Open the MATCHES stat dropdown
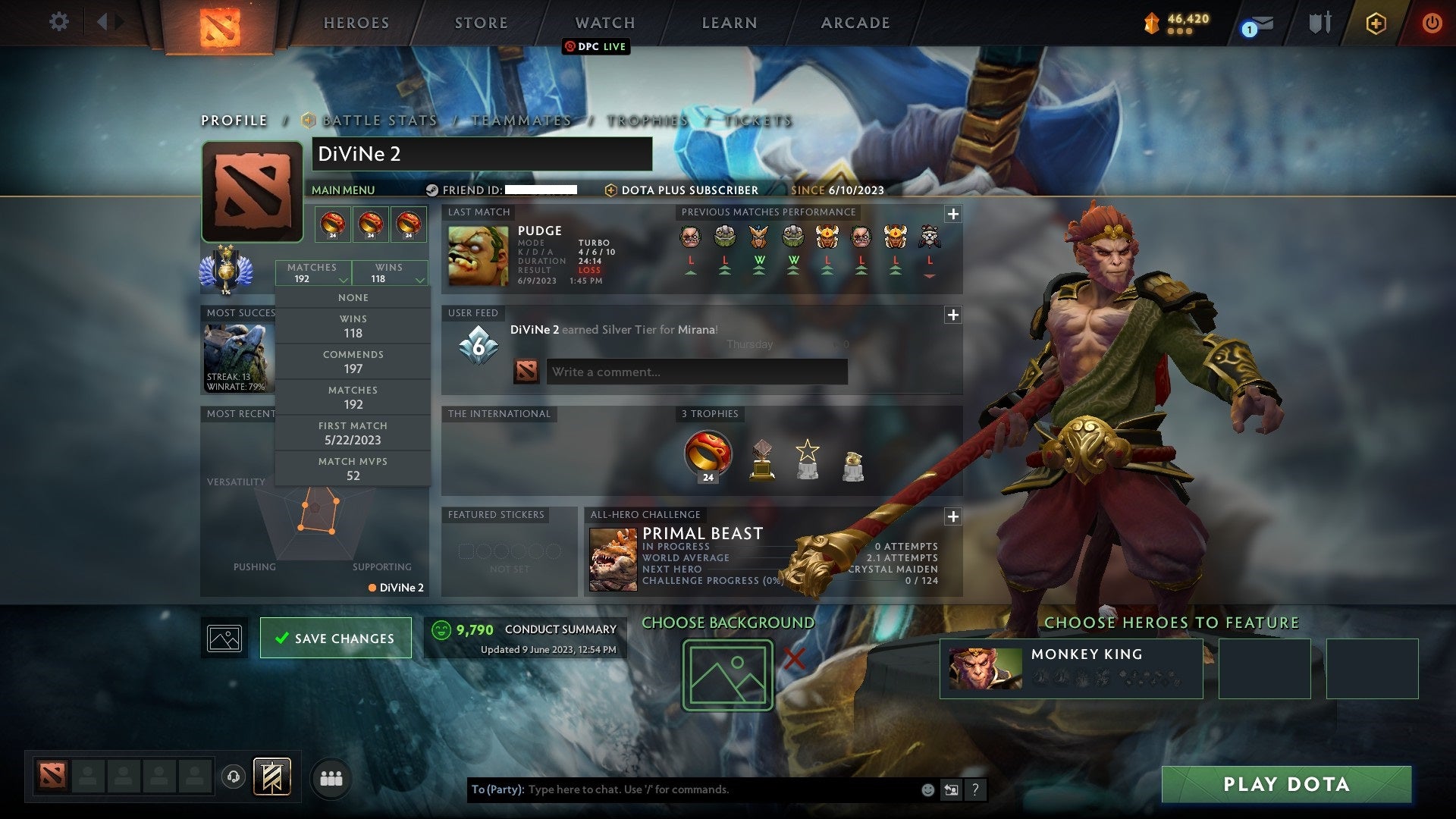Viewport: 1456px width, 819px height. 313,273
